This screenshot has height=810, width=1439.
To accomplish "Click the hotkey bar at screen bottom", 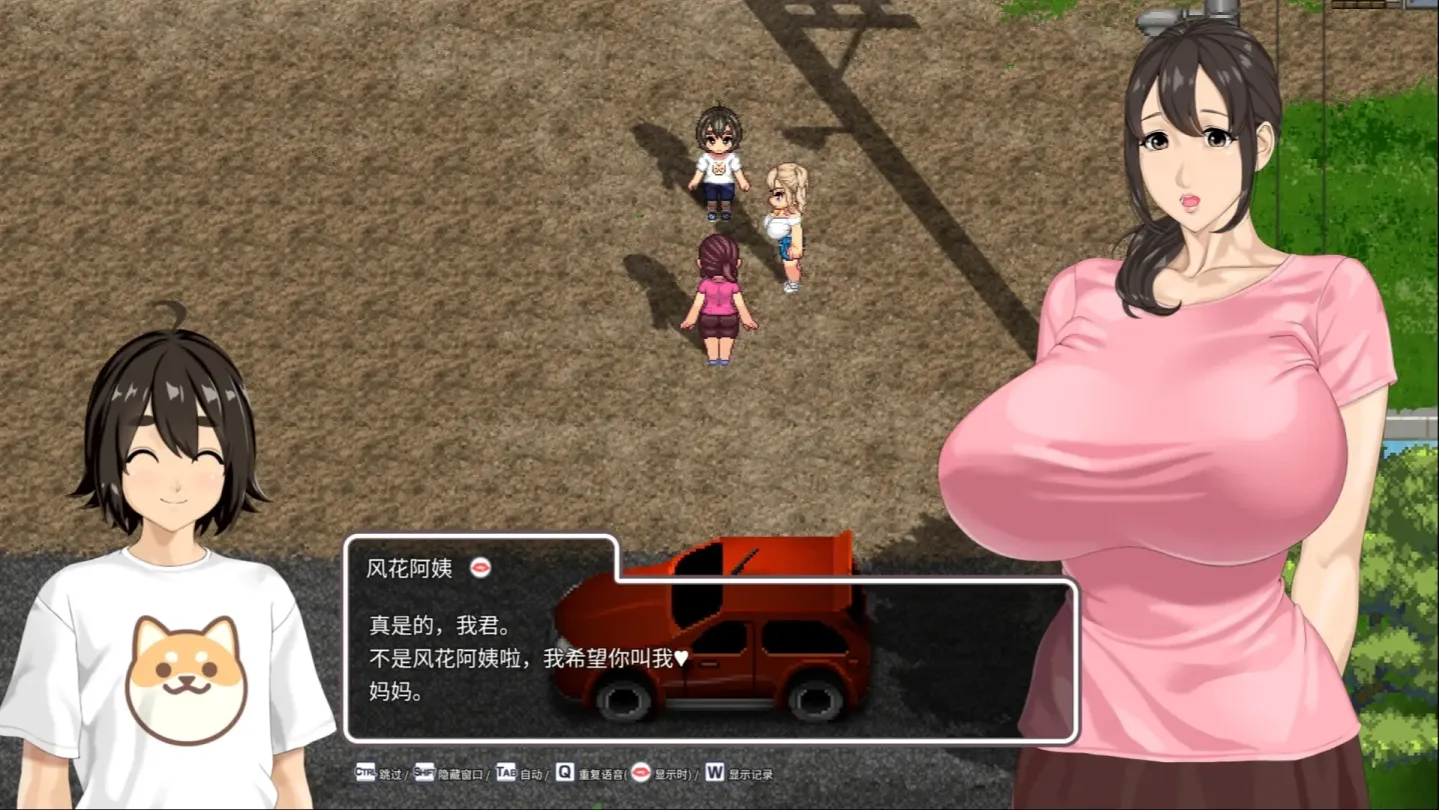I will point(560,773).
